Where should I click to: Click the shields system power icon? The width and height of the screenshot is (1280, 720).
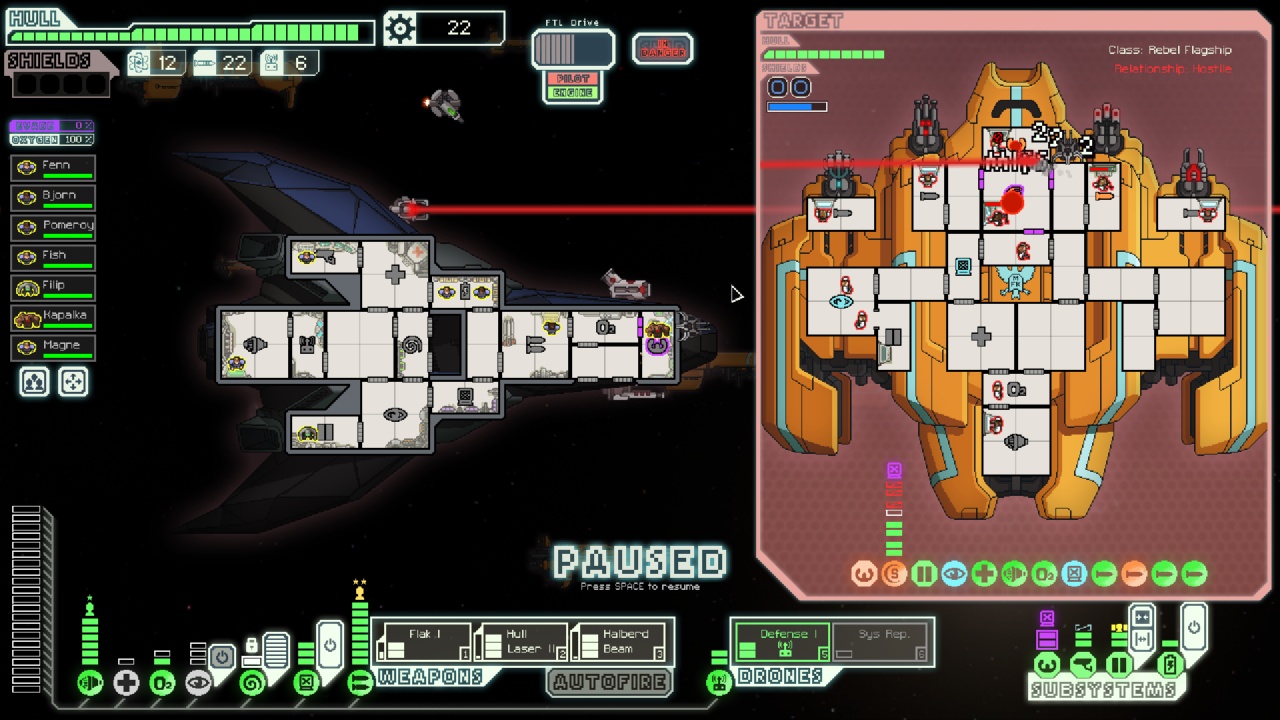point(90,683)
